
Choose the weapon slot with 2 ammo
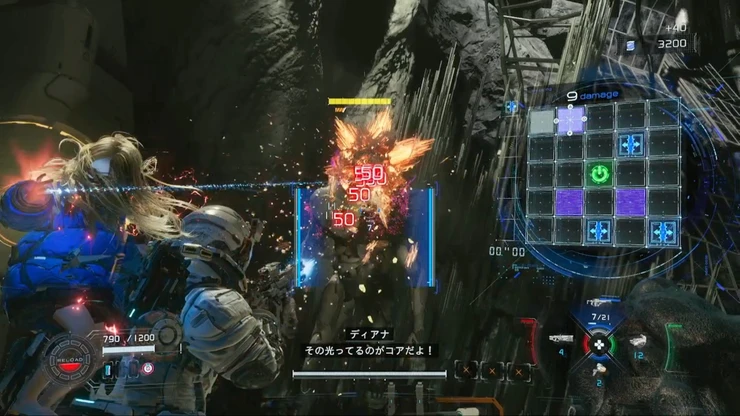[600, 371]
